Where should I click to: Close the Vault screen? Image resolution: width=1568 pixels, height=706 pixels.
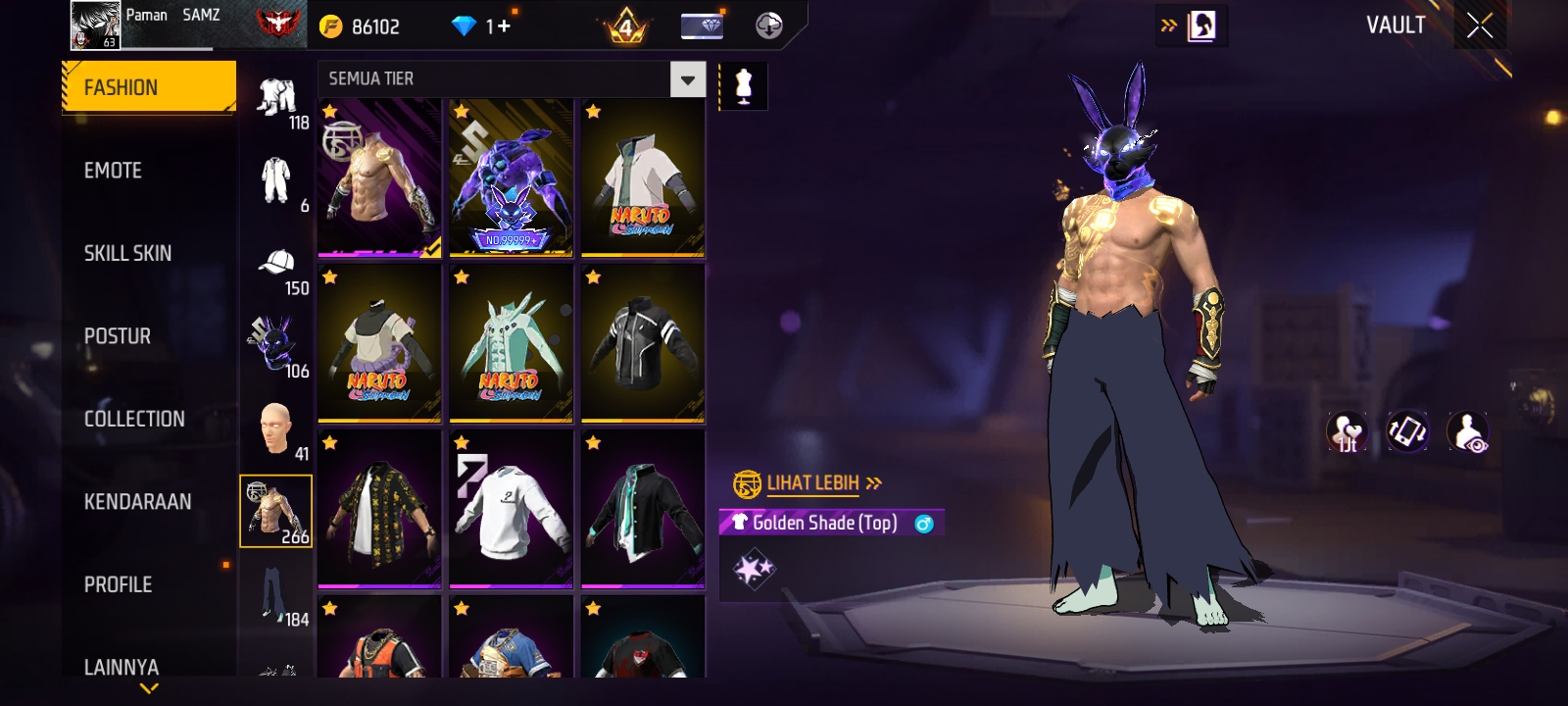point(1480,26)
